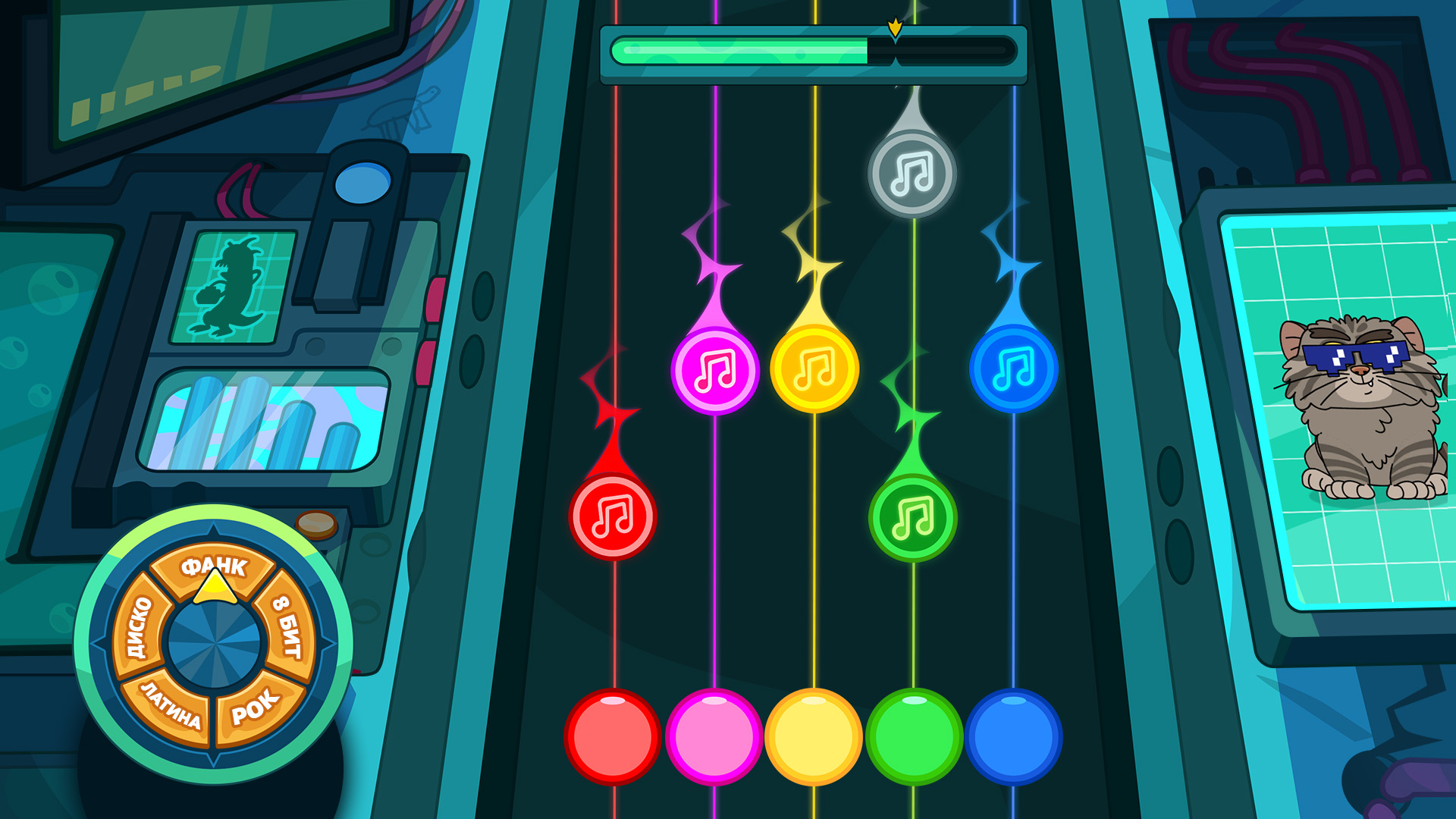Hit the blue lane button
This screenshot has width=1456, height=819.
pyautogui.click(x=1013, y=736)
